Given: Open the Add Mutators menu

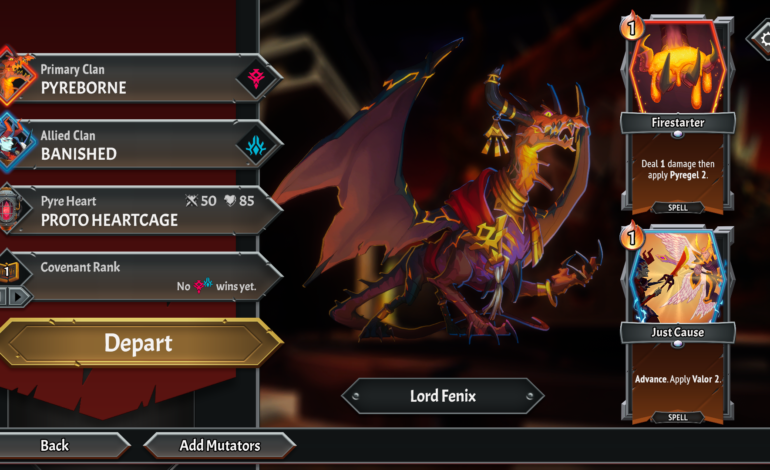Looking at the screenshot, I should click(x=220, y=445).
